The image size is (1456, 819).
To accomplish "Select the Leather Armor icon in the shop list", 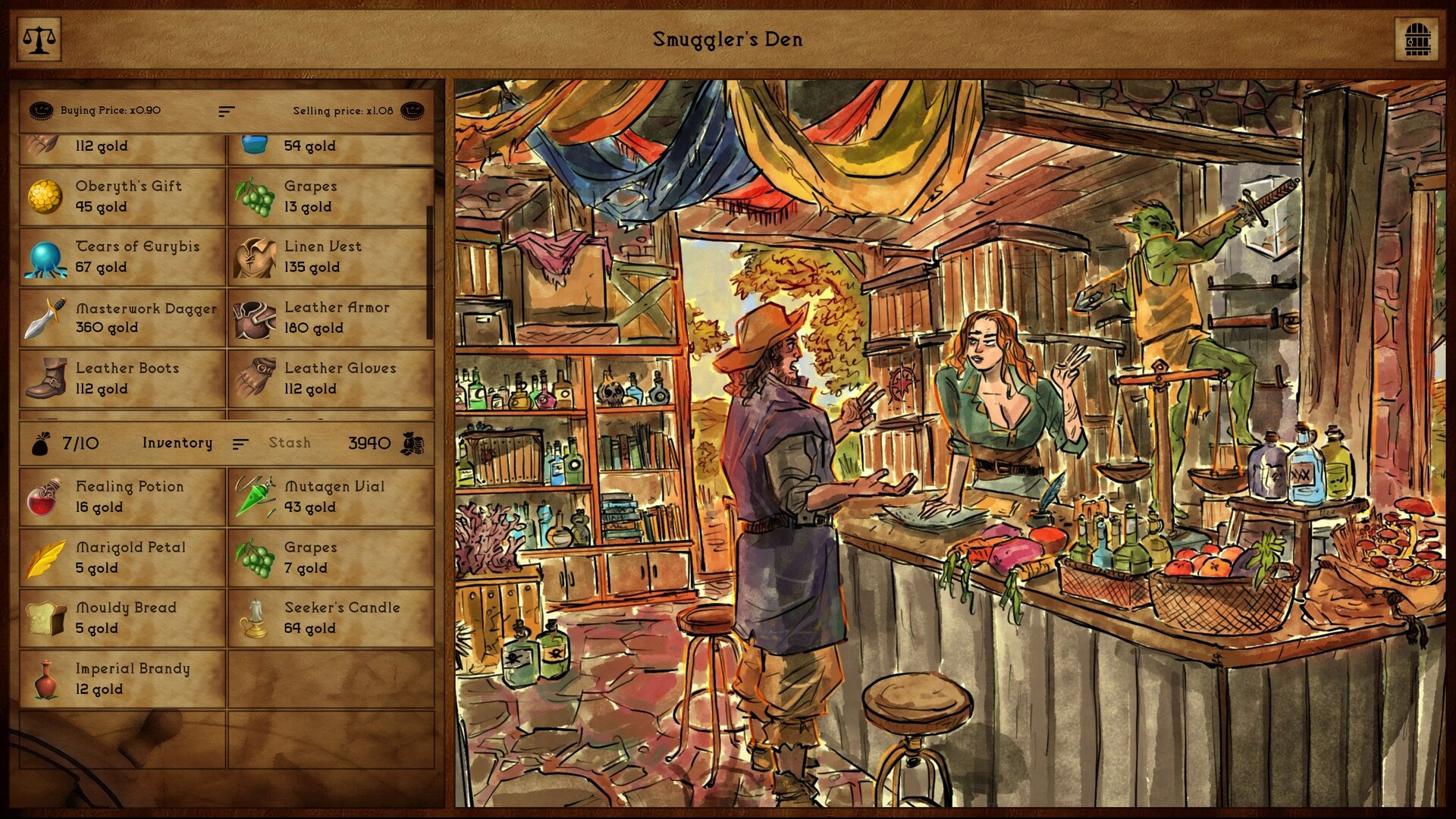I will (x=255, y=317).
